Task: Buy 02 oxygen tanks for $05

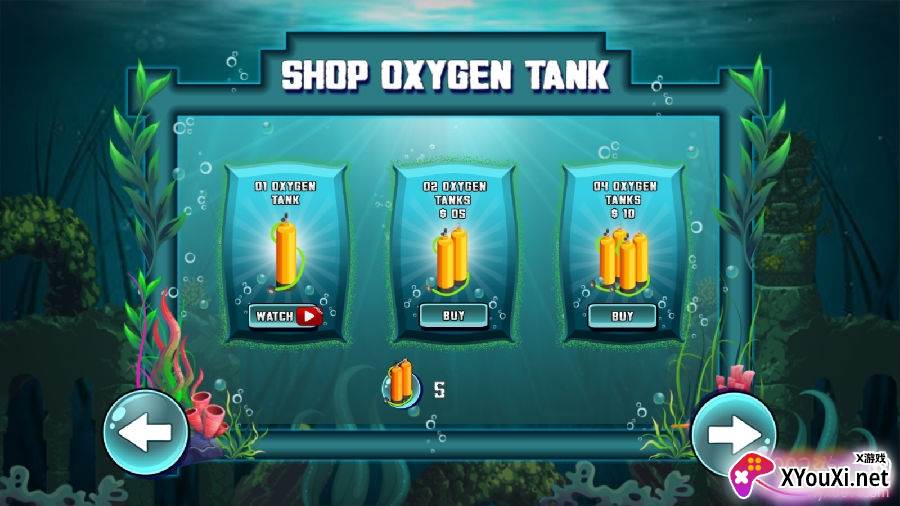Action: pyautogui.click(x=454, y=316)
